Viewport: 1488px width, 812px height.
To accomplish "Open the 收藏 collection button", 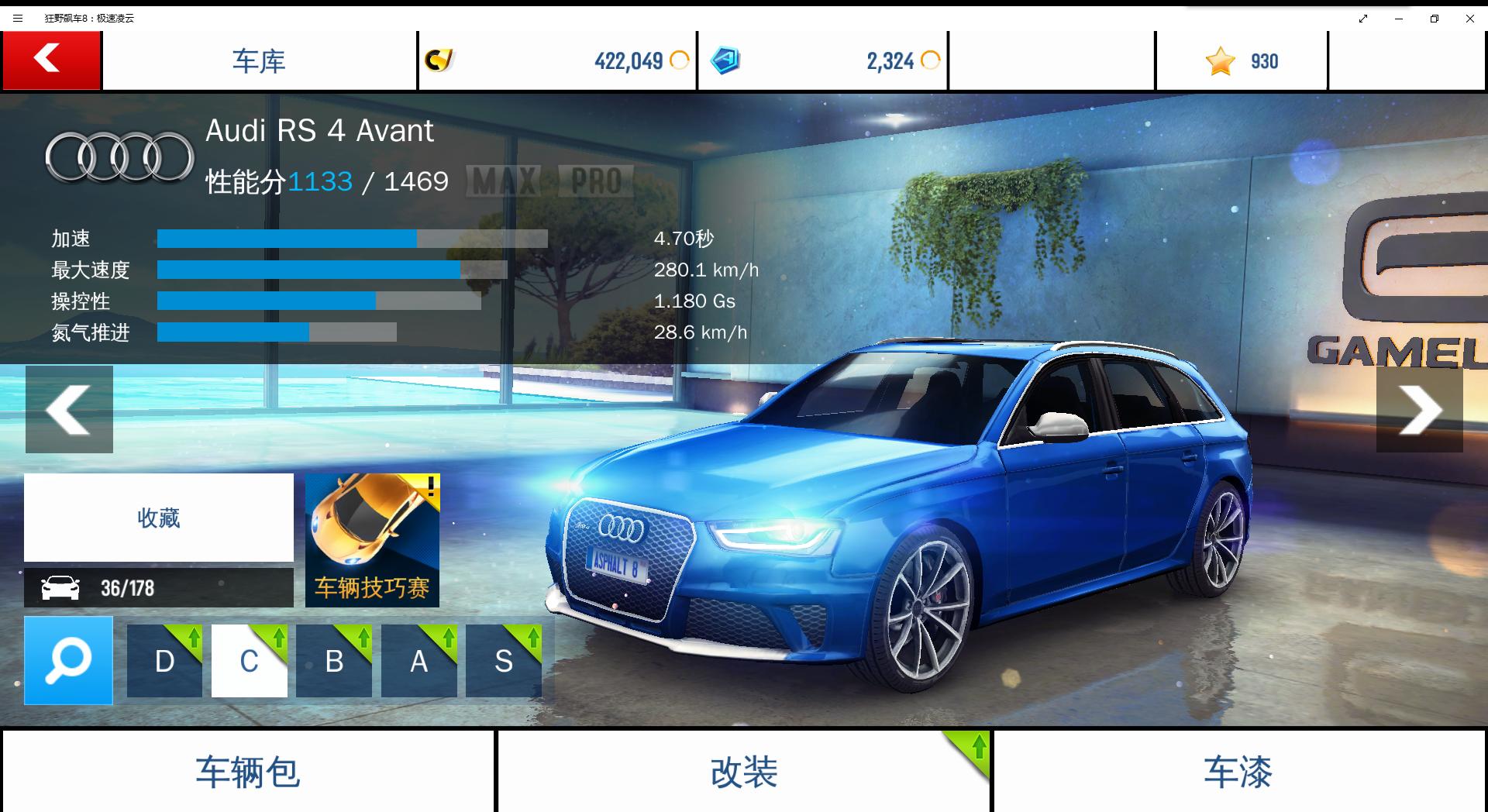I will pyautogui.click(x=159, y=518).
